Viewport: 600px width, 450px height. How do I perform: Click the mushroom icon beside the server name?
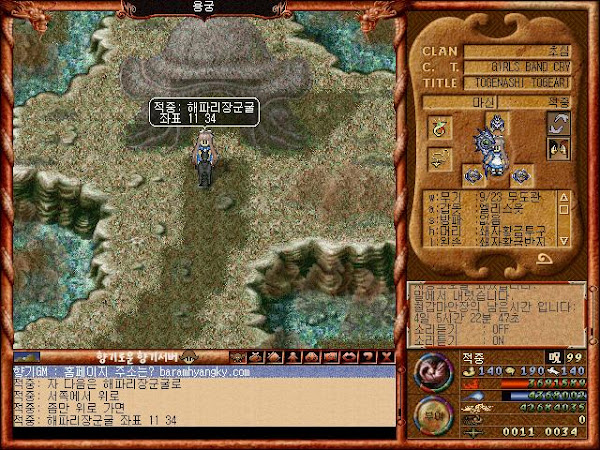pos(185,357)
